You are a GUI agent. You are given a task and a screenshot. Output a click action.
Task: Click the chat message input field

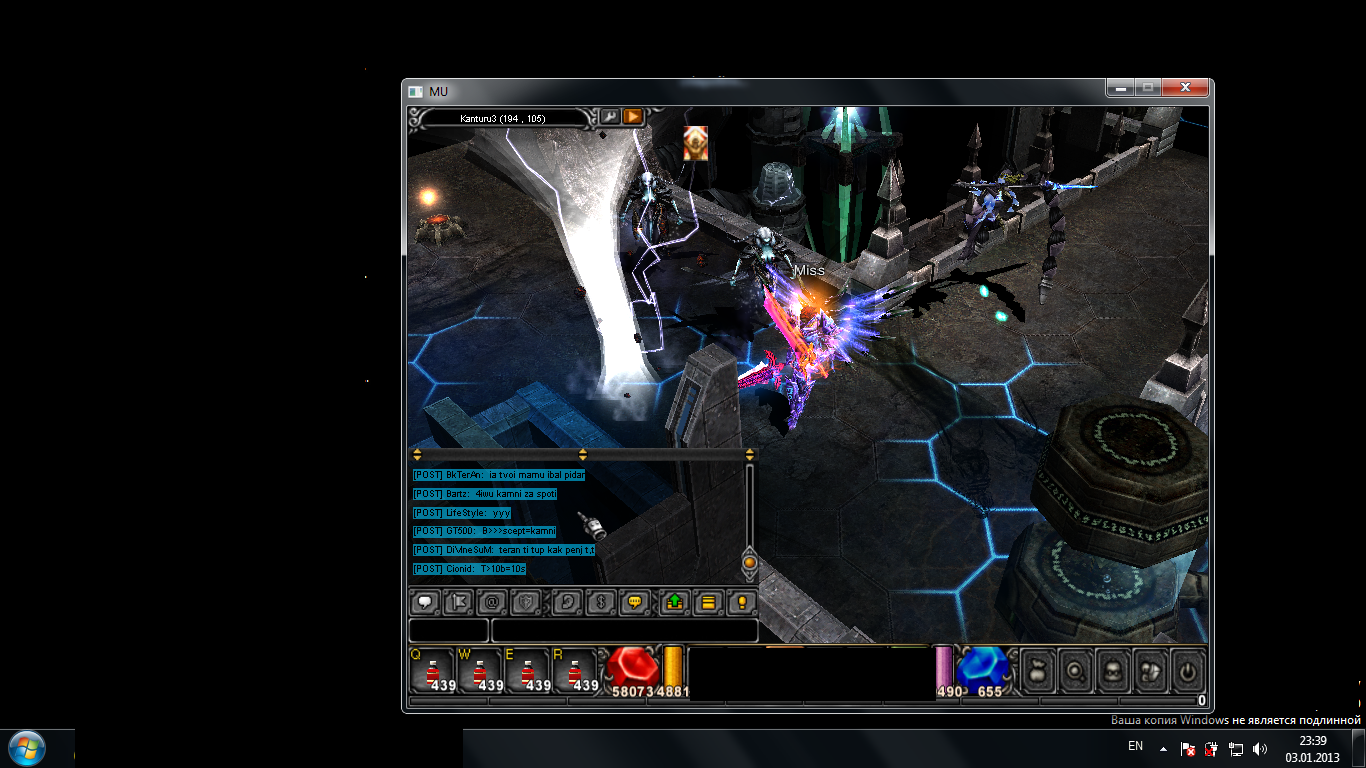[x=624, y=630]
